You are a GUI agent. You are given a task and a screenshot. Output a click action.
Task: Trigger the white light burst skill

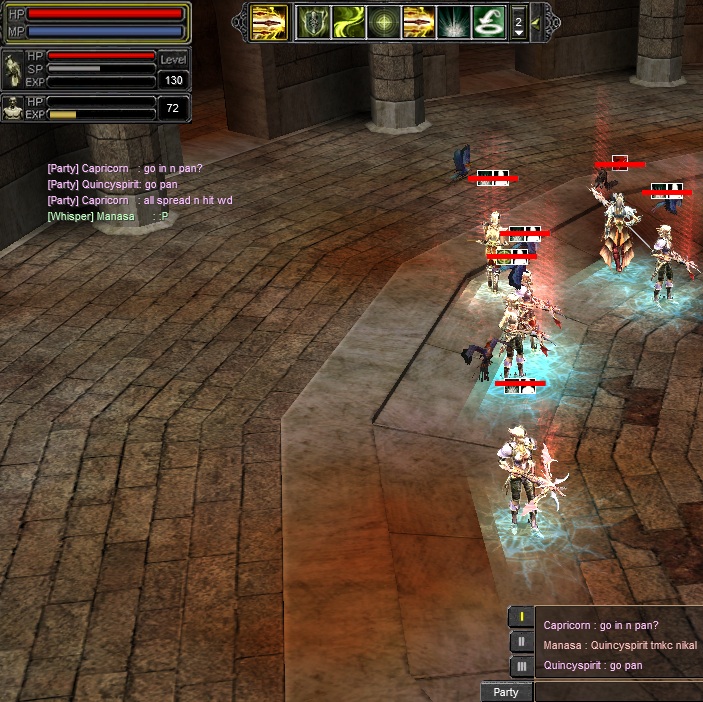pos(453,22)
